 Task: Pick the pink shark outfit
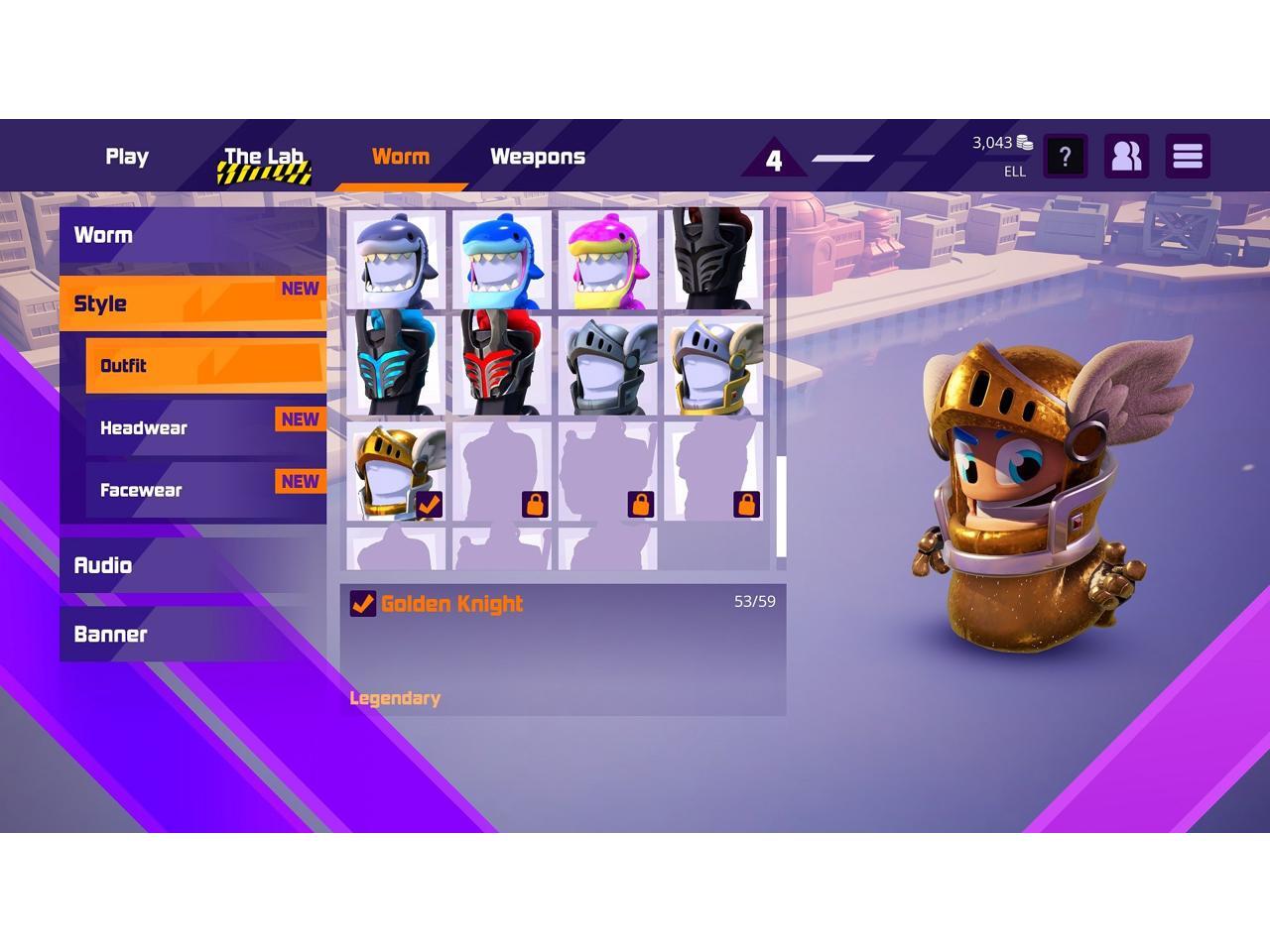coord(608,260)
